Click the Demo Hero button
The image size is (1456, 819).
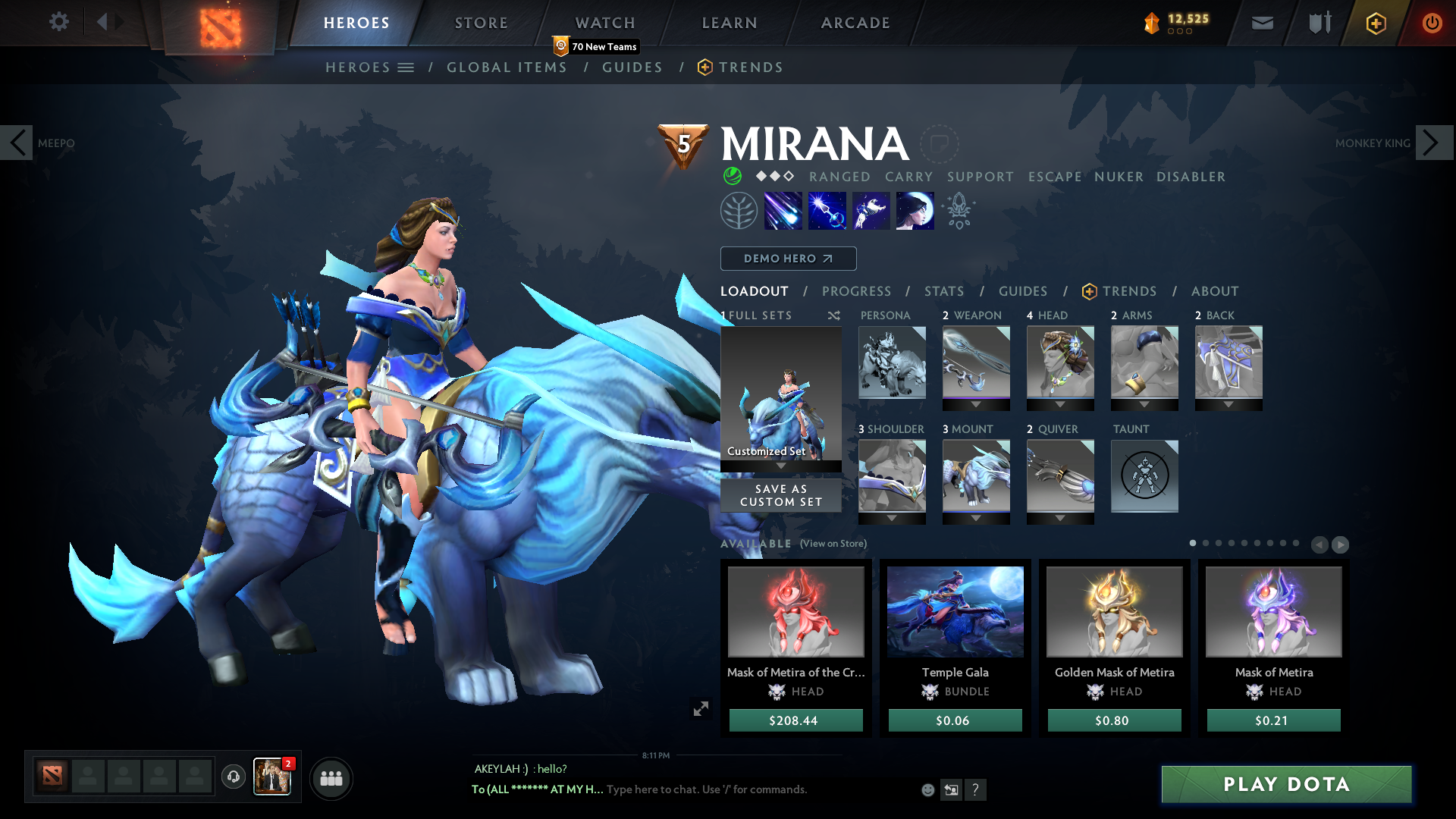pyautogui.click(x=787, y=259)
